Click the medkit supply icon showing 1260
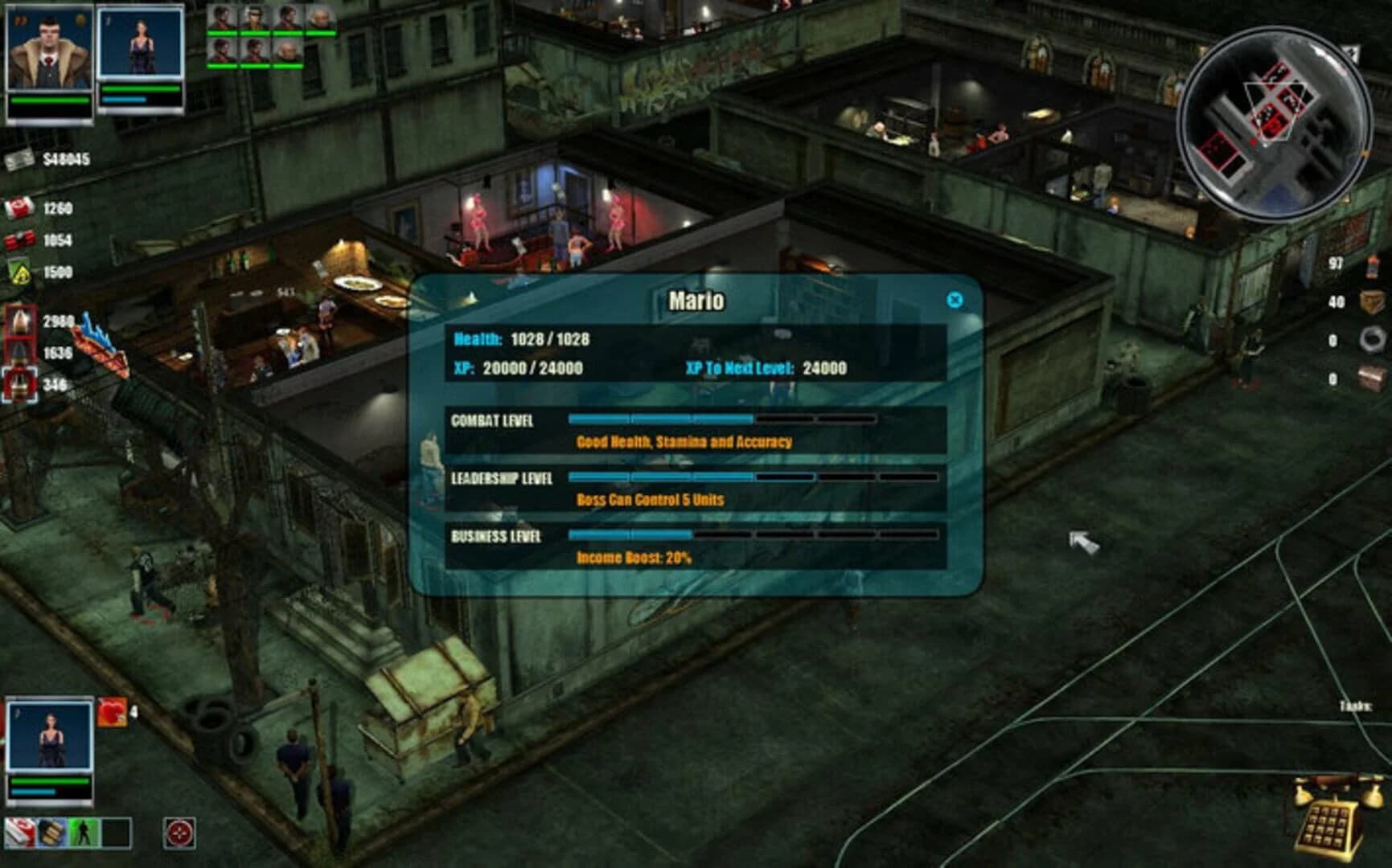The width and height of the screenshot is (1392, 868). (x=18, y=209)
